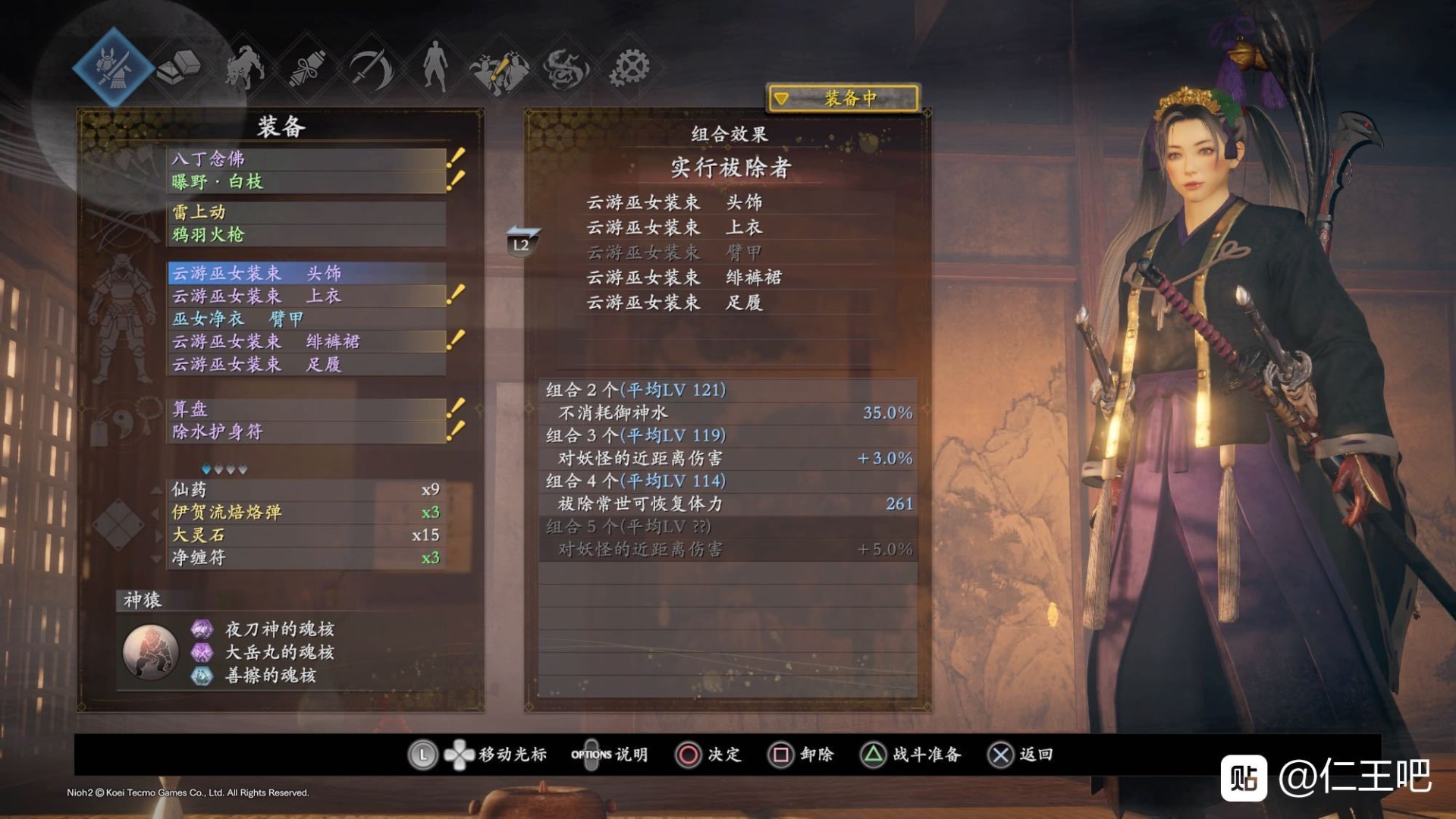
Task: Choose the 曝野·白枝 weapon slot
Action: 306,182
